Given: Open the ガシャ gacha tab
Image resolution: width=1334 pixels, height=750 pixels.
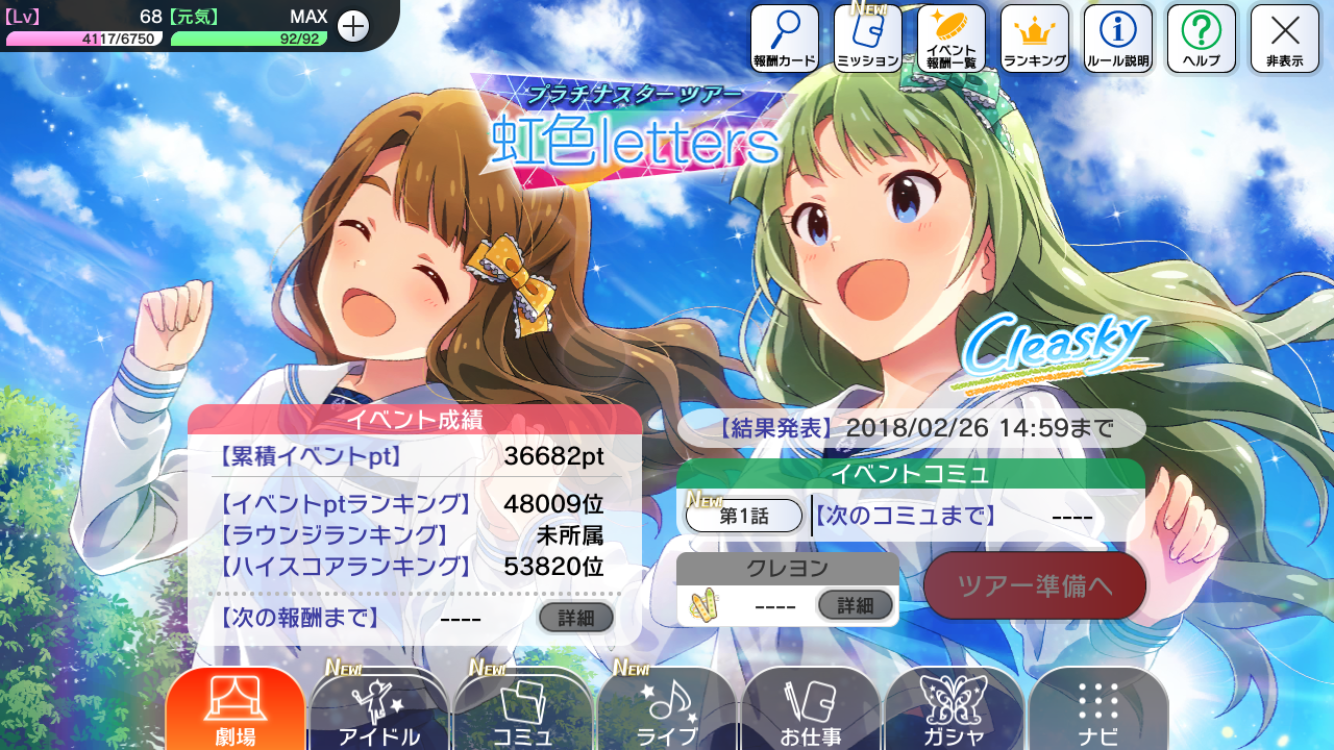Looking at the screenshot, I should 954,710.
